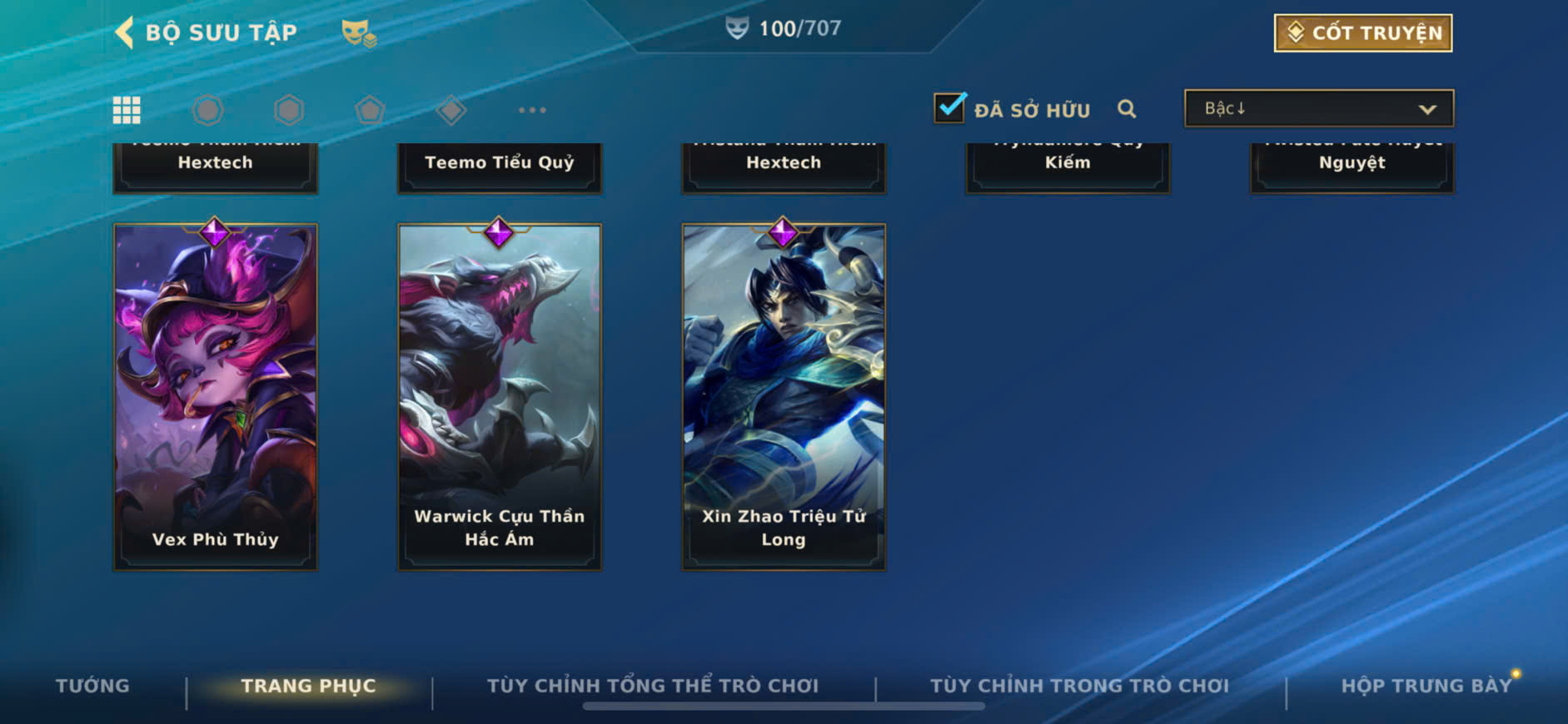Choose the diamond-shaped rarity filter
The height and width of the screenshot is (724, 1568).
[x=450, y=110]
